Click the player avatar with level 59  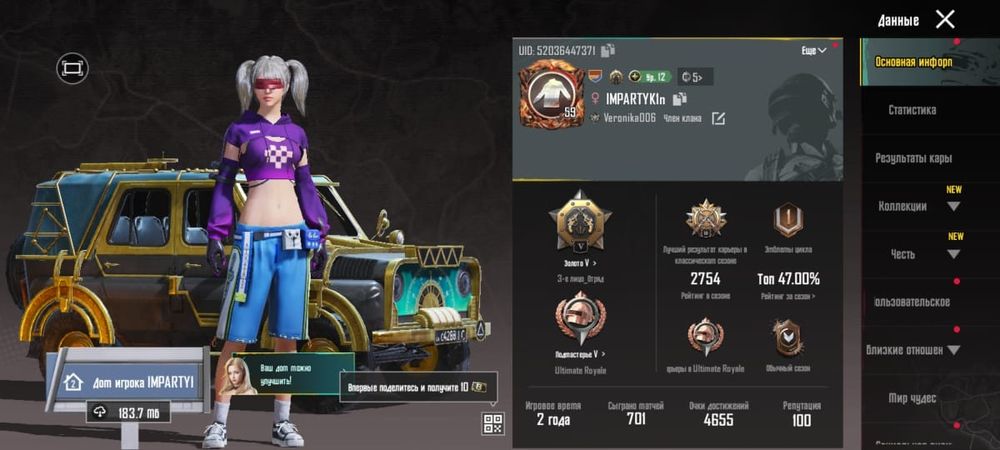click(x=550, y=92)
